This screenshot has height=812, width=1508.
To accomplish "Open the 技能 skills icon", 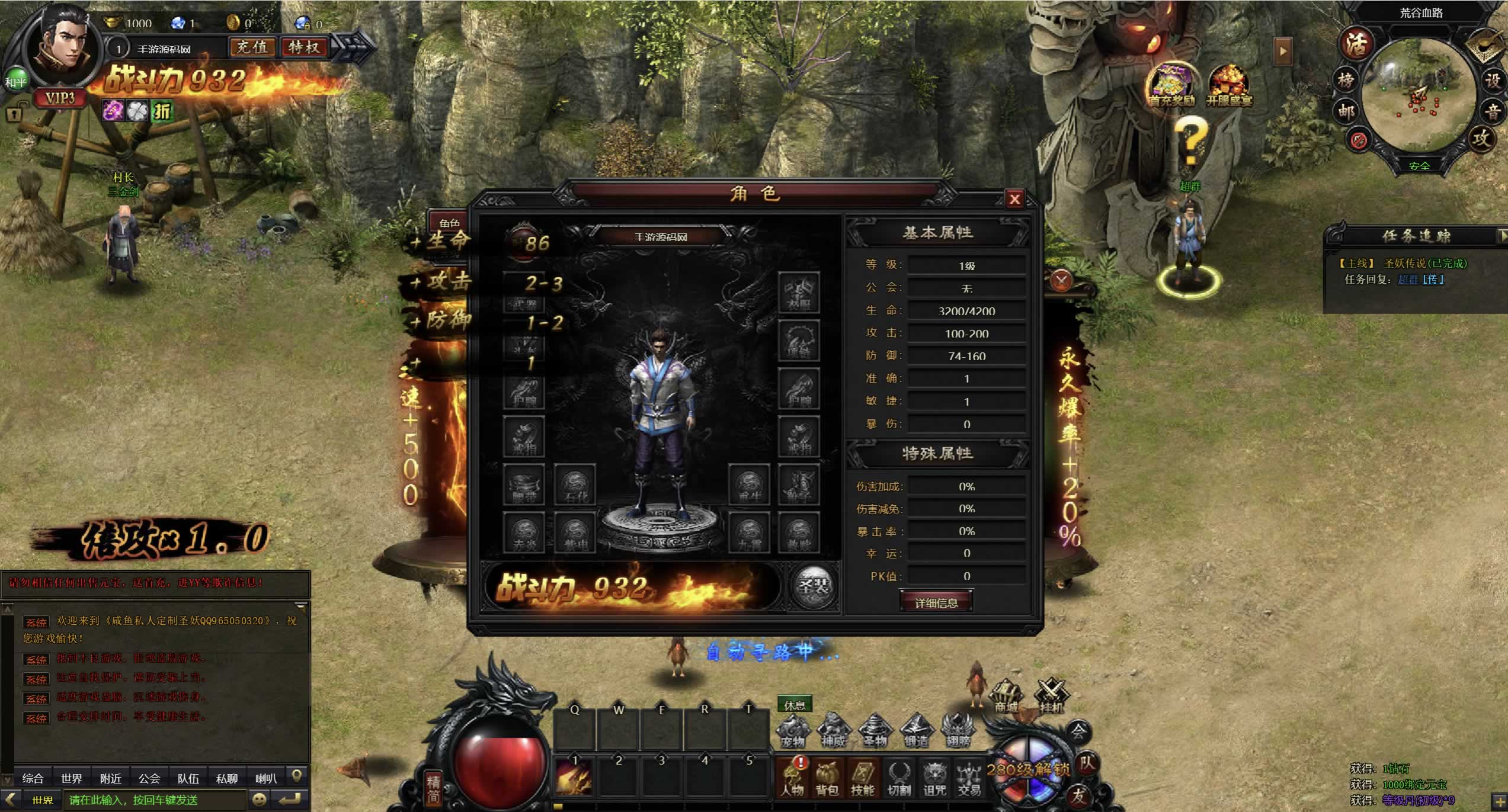I will [x=862, y=778].
